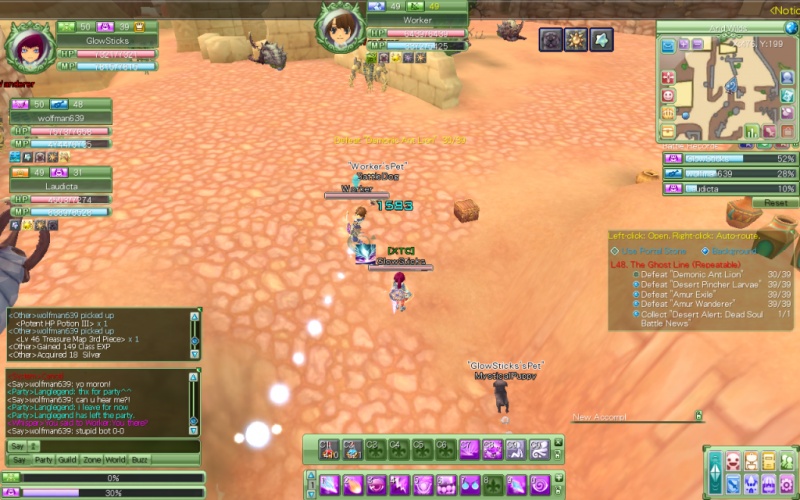Screen dimensions: 800x500
Task: Choose the Buzz chat tab
Action: coord(140,460)
